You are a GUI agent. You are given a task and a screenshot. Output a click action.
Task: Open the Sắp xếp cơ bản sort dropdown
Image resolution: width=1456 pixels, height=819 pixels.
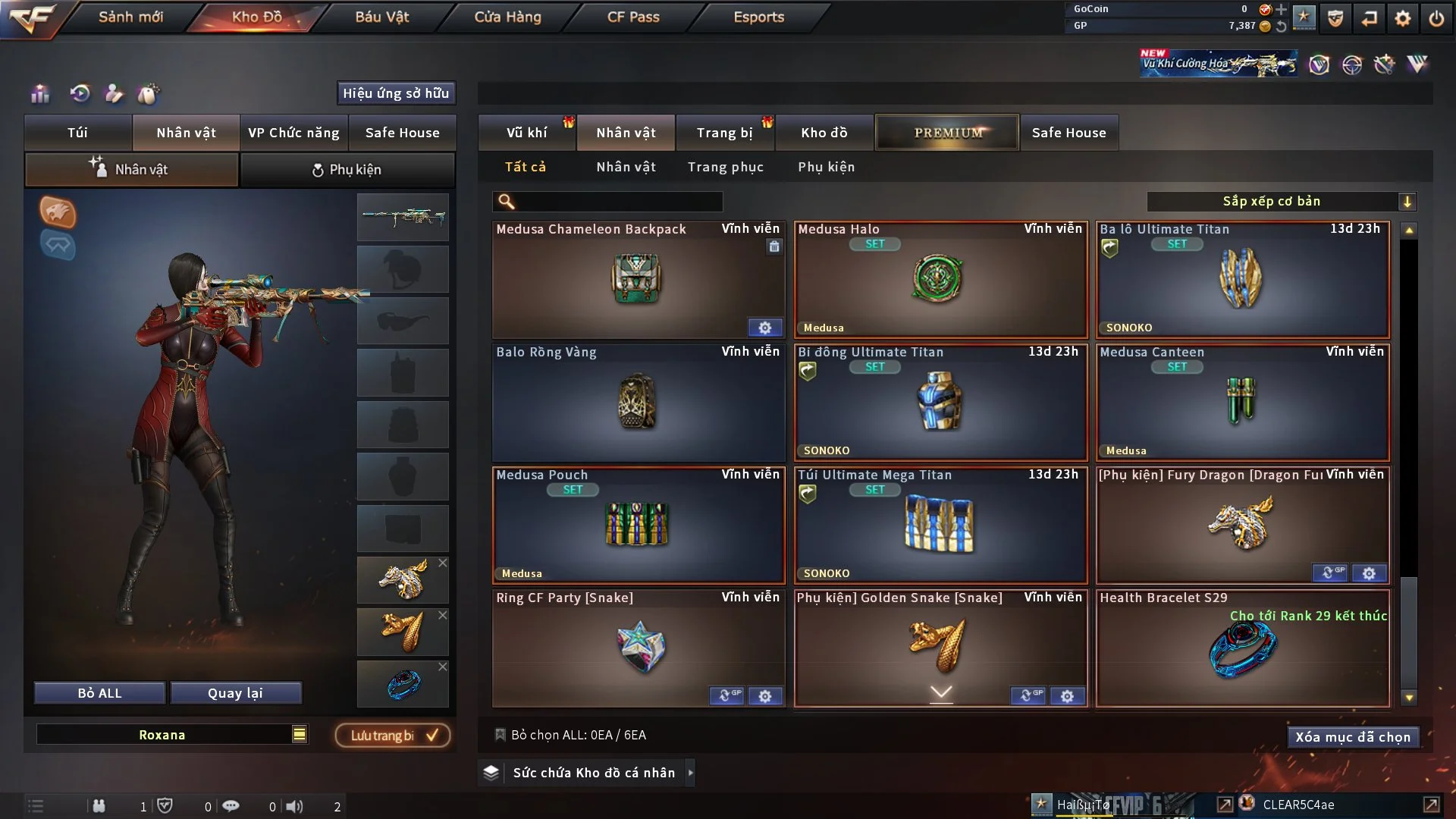(x=1283, y=201)
